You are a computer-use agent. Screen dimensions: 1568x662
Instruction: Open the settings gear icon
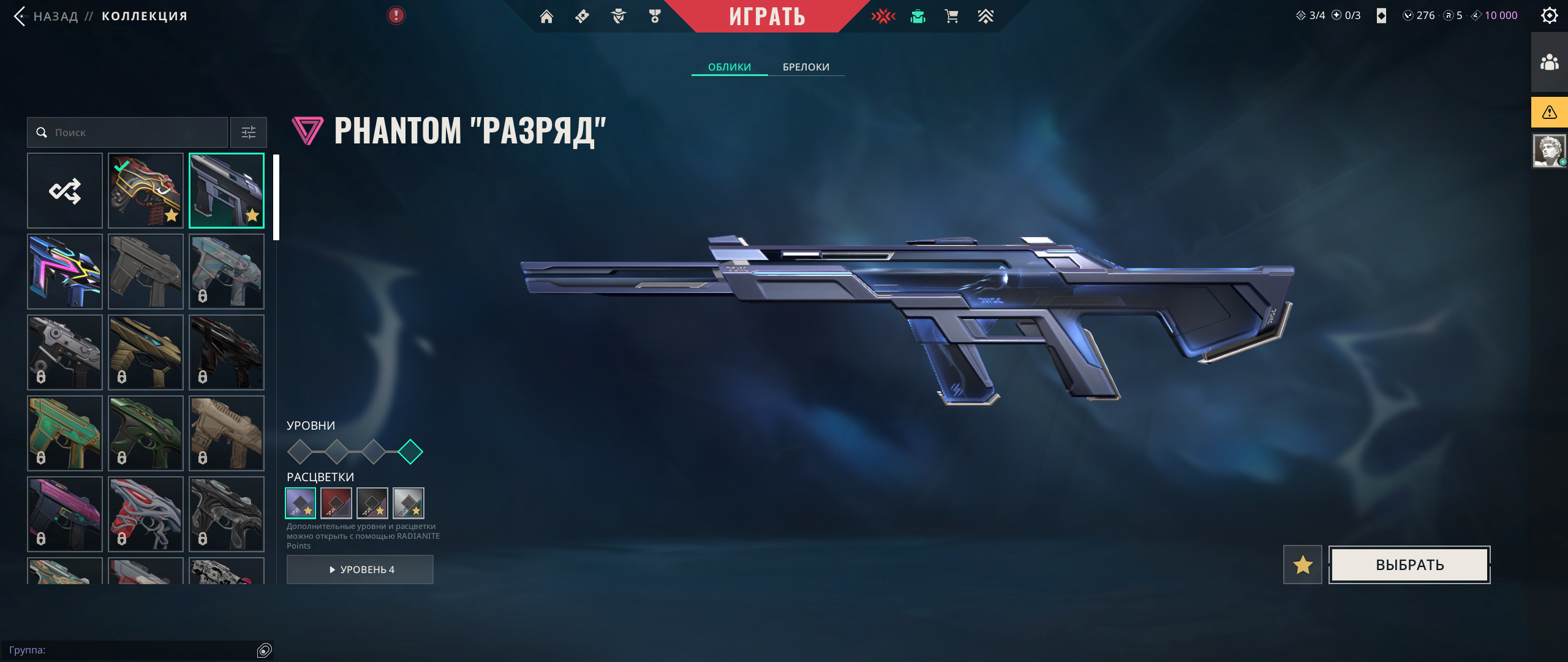click(1549, 16)
